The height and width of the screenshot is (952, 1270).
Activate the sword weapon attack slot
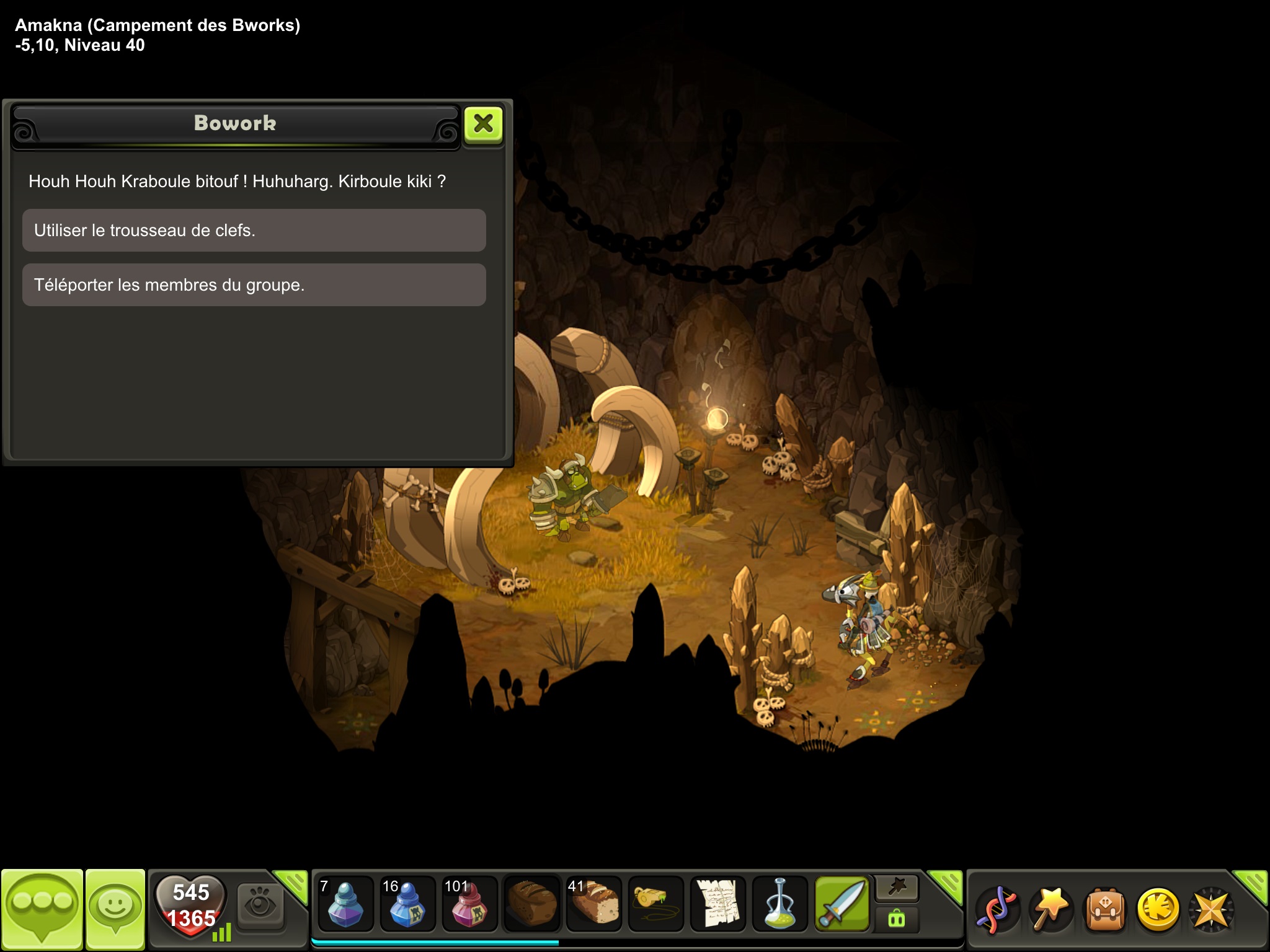pyautogui.click(x=841, y=904)
